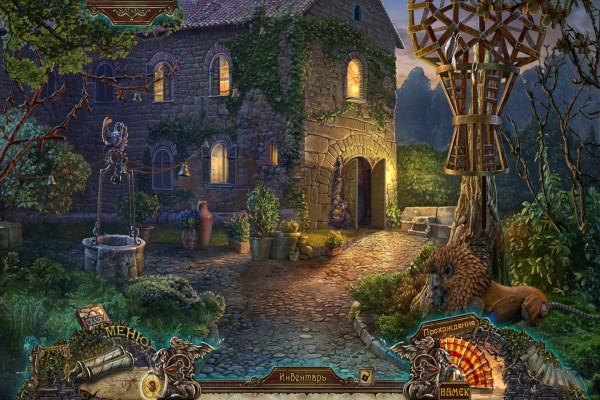This screenshot has width=600, height=400.
Task: Expand the Инвентарь inventory bar
Action: (x=296, y=377)
